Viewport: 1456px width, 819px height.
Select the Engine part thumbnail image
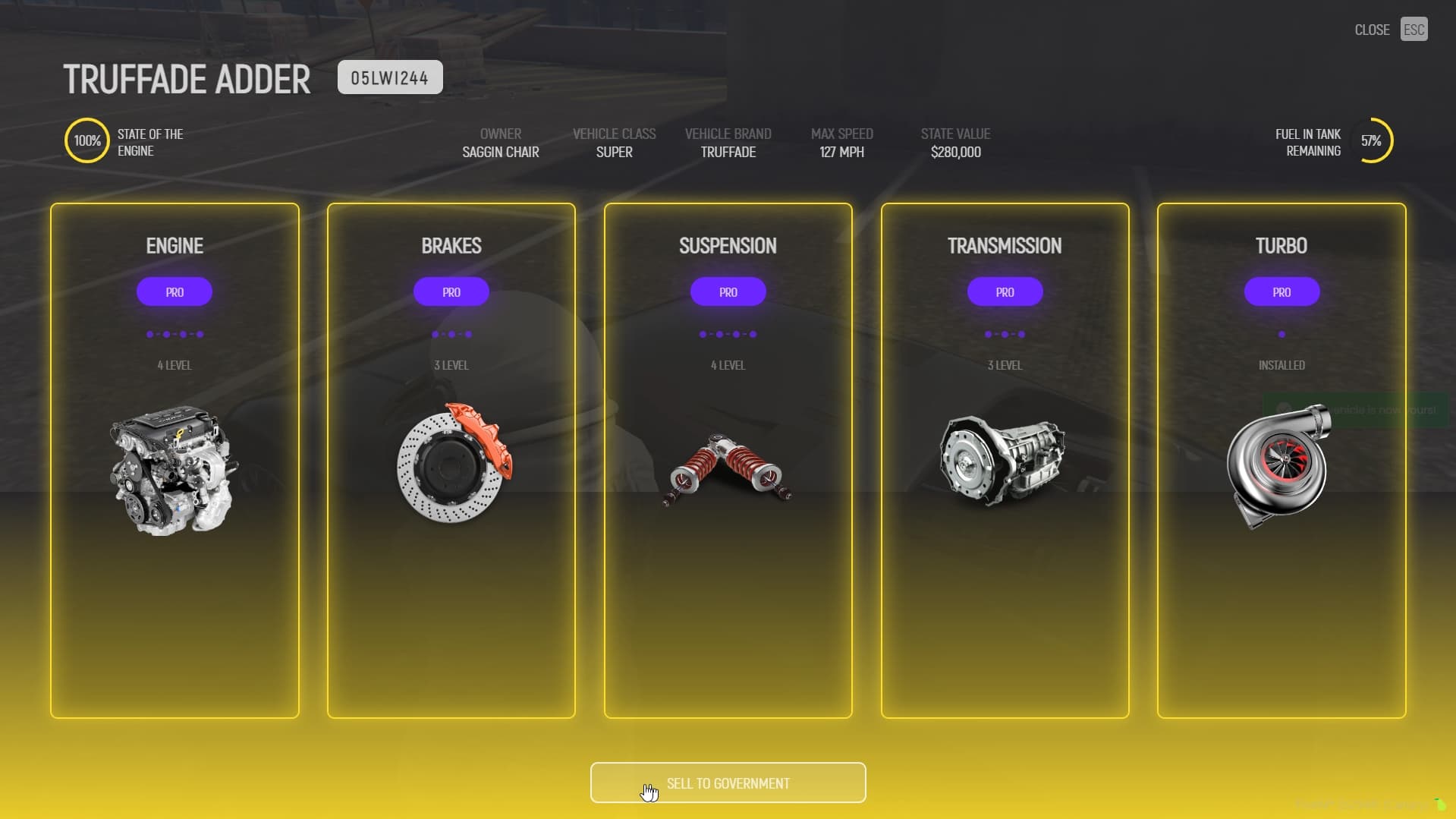pyautogui.click(x=174, y=469)
